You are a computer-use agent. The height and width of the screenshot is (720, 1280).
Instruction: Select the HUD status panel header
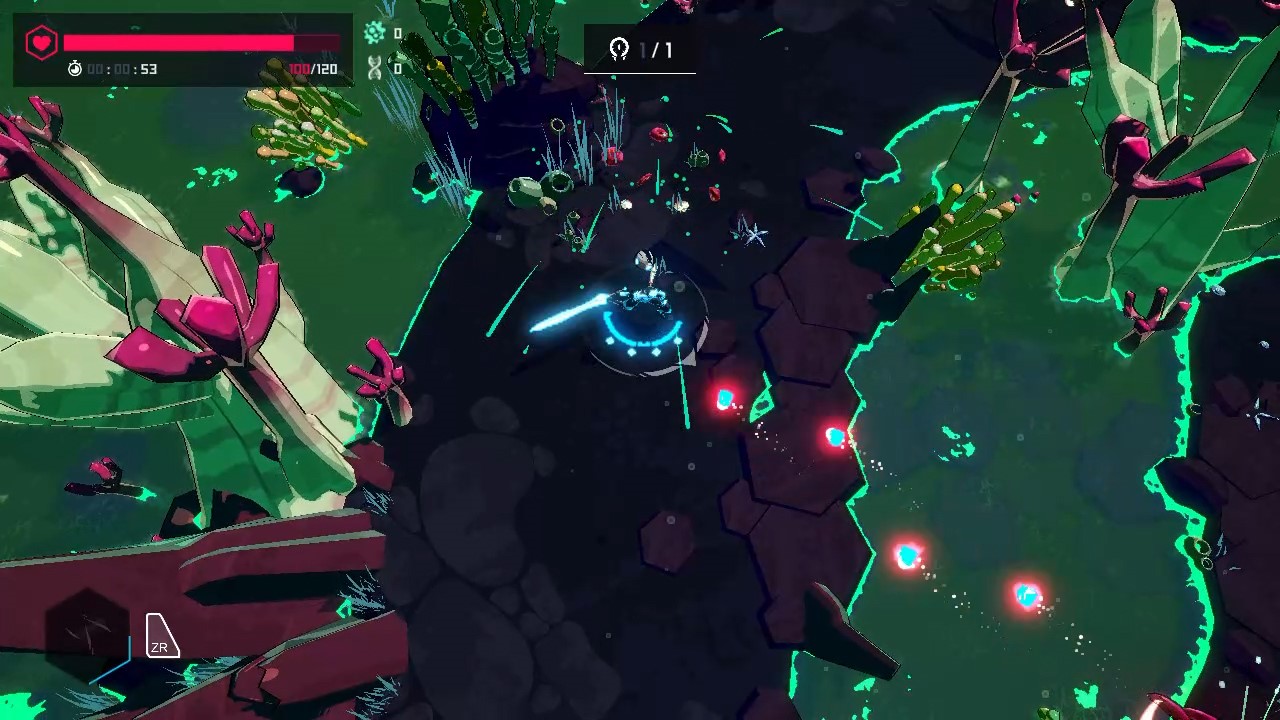[183, 20]
